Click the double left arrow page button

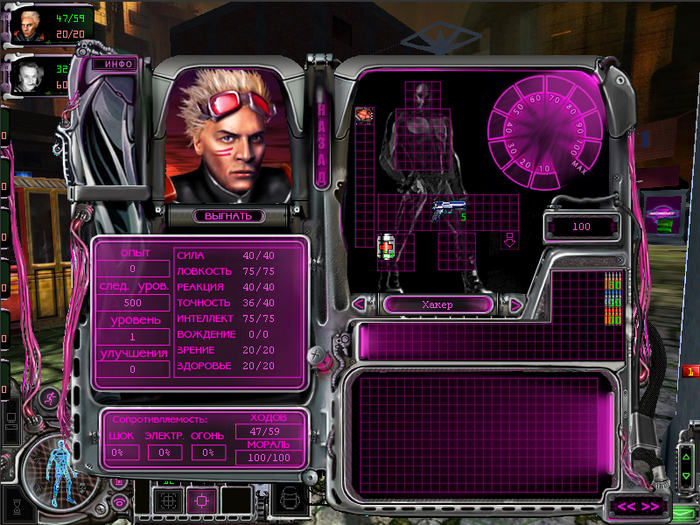tap(625, 505)
